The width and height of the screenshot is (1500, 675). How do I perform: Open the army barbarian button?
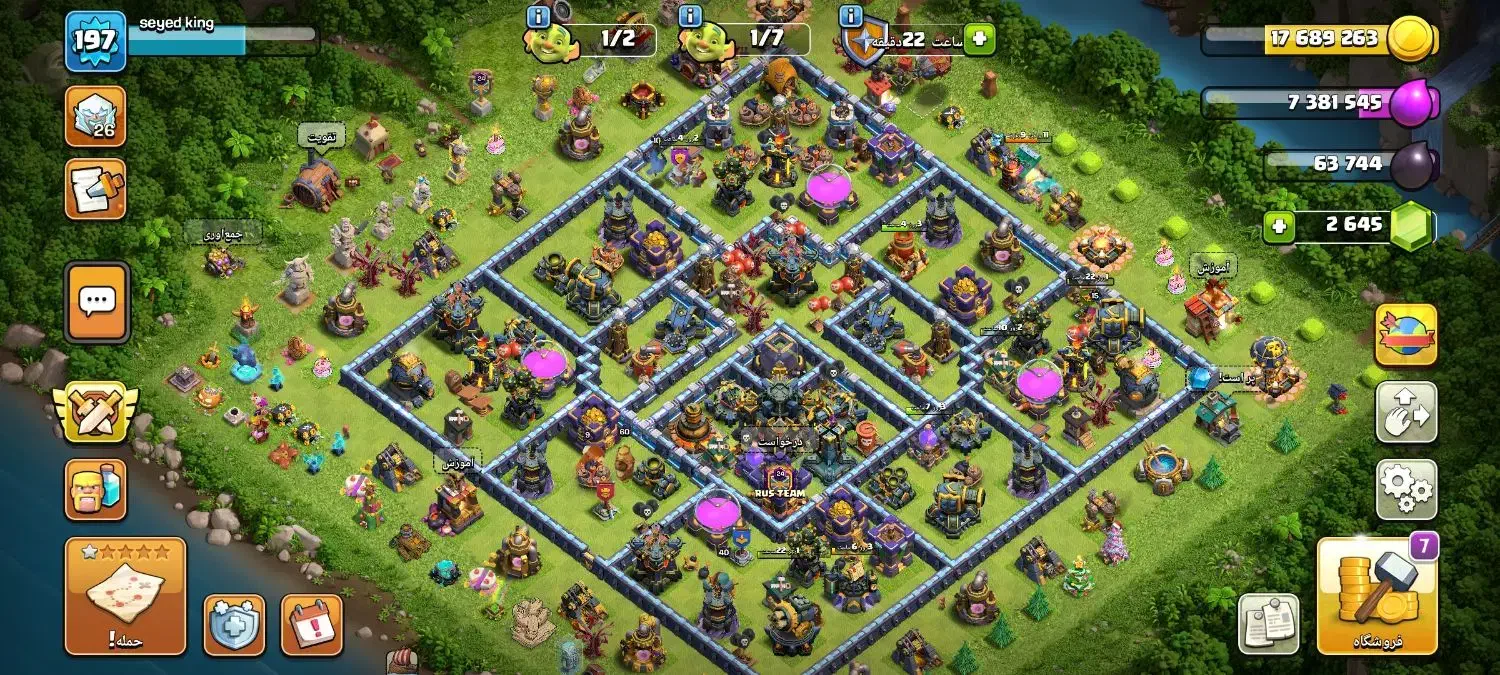96,490
